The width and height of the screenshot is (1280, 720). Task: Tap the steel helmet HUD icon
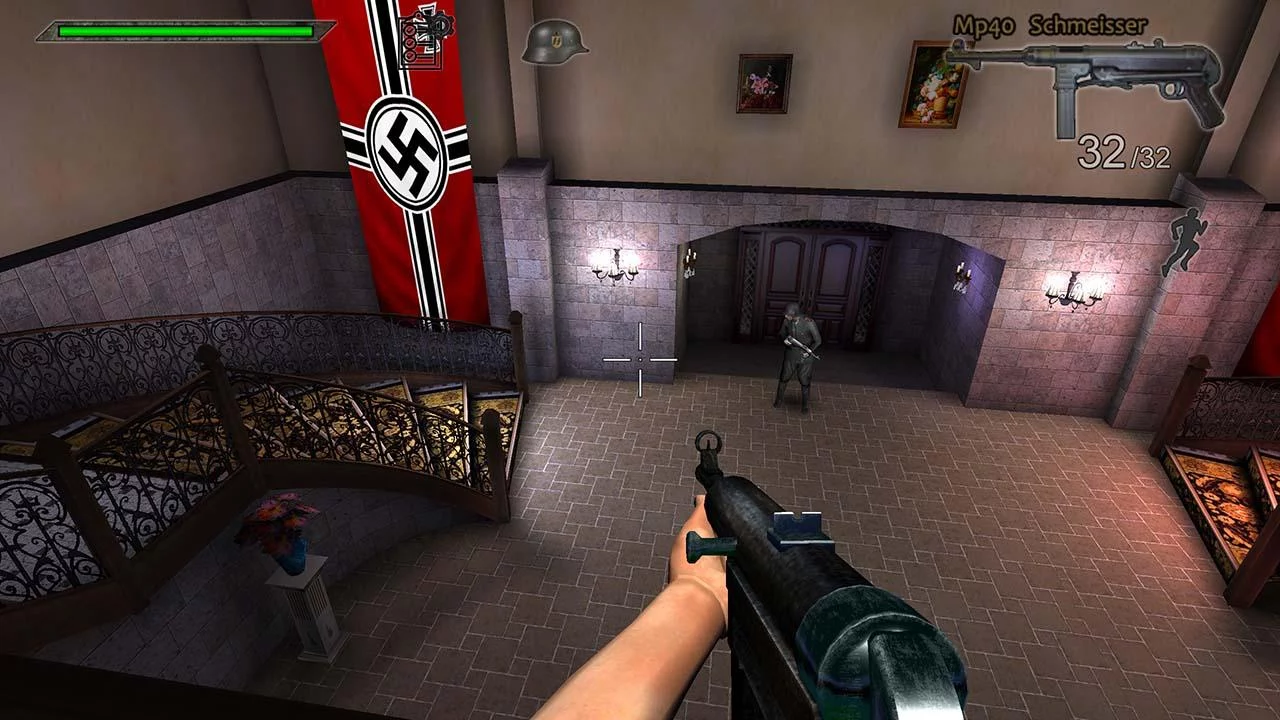click(x=554, y=43)
